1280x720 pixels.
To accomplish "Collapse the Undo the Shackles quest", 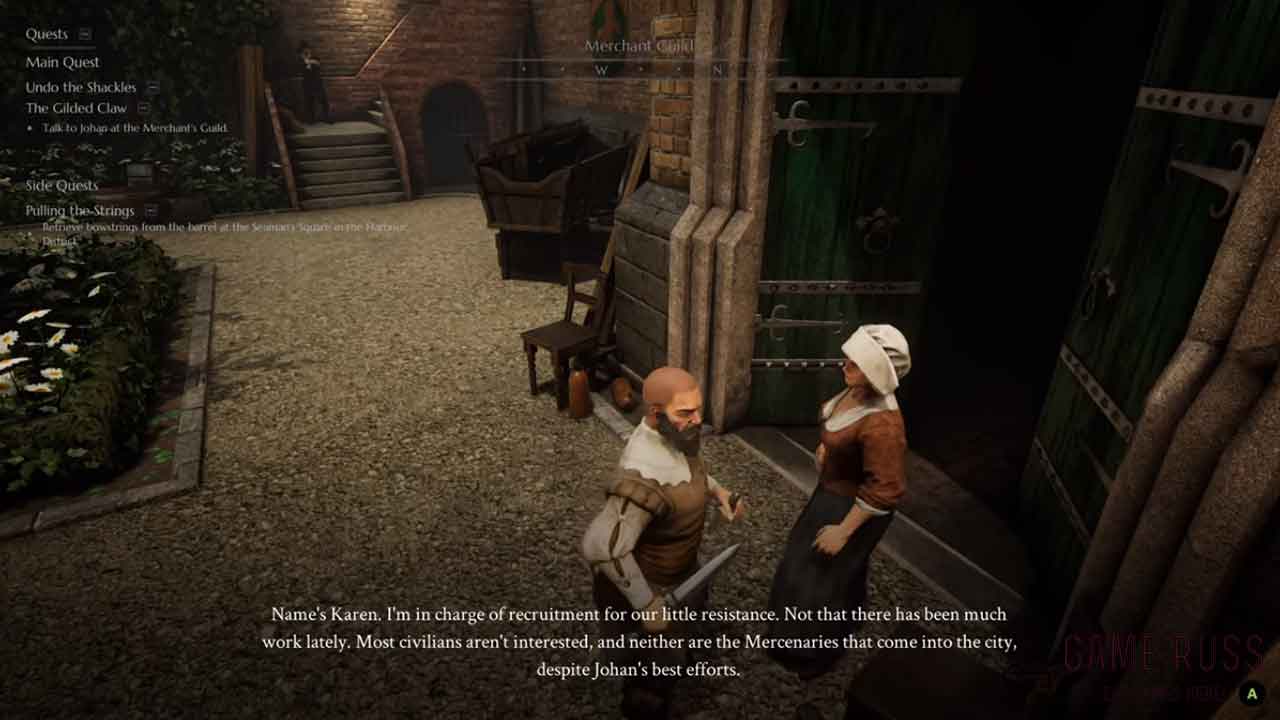I will (153, 87).
